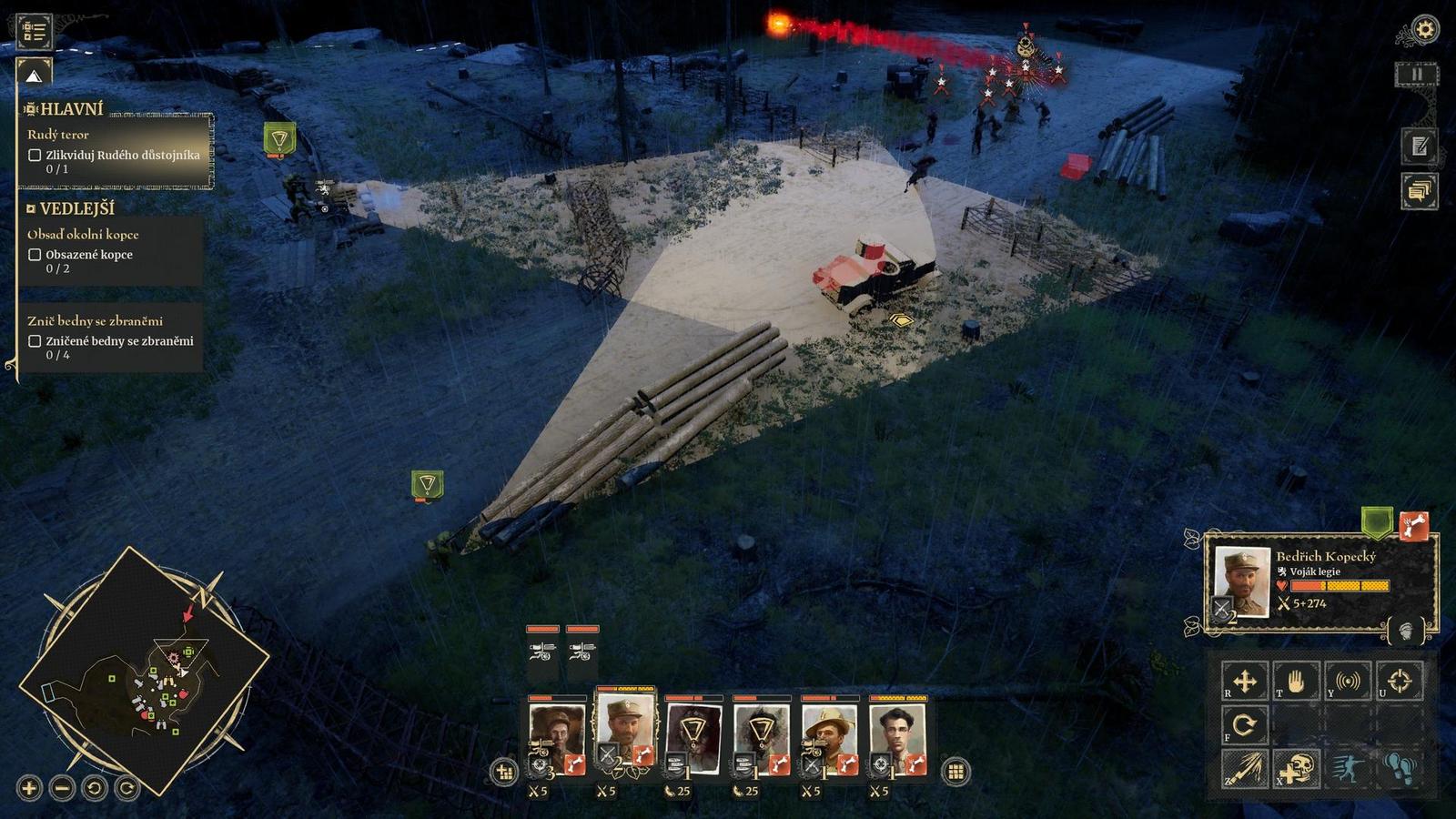Use the skull and cross ability
1456x819 pixels.
1296,770
